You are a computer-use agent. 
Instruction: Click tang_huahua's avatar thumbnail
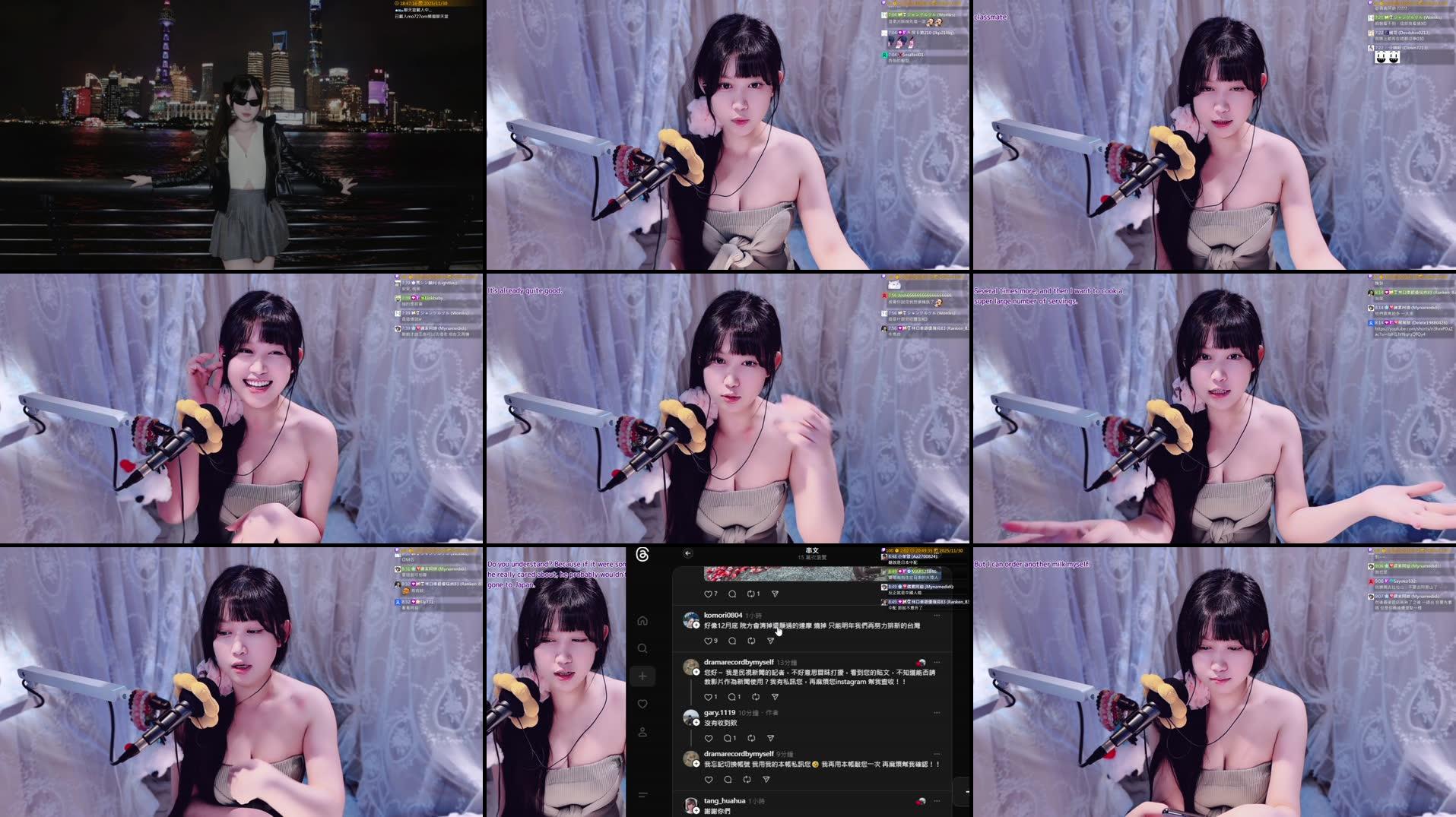(690, 806)
